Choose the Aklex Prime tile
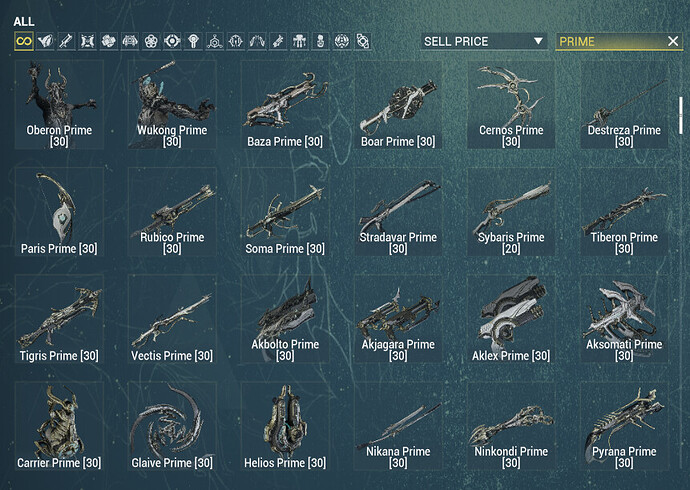This screenshot has height=490, width=690. click(511, 319)
